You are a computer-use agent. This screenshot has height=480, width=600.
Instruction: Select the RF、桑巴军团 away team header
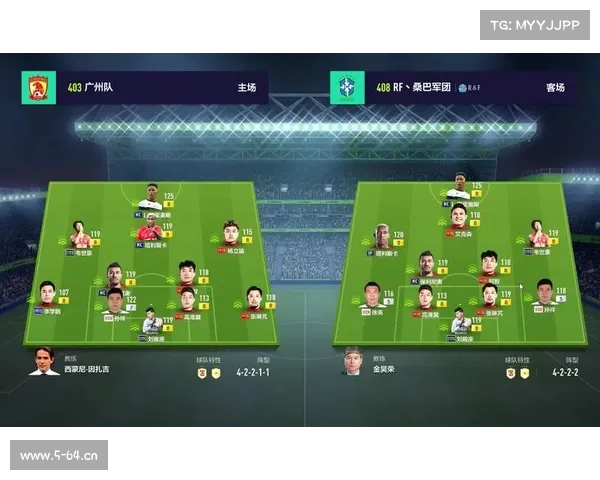point(460,88)
